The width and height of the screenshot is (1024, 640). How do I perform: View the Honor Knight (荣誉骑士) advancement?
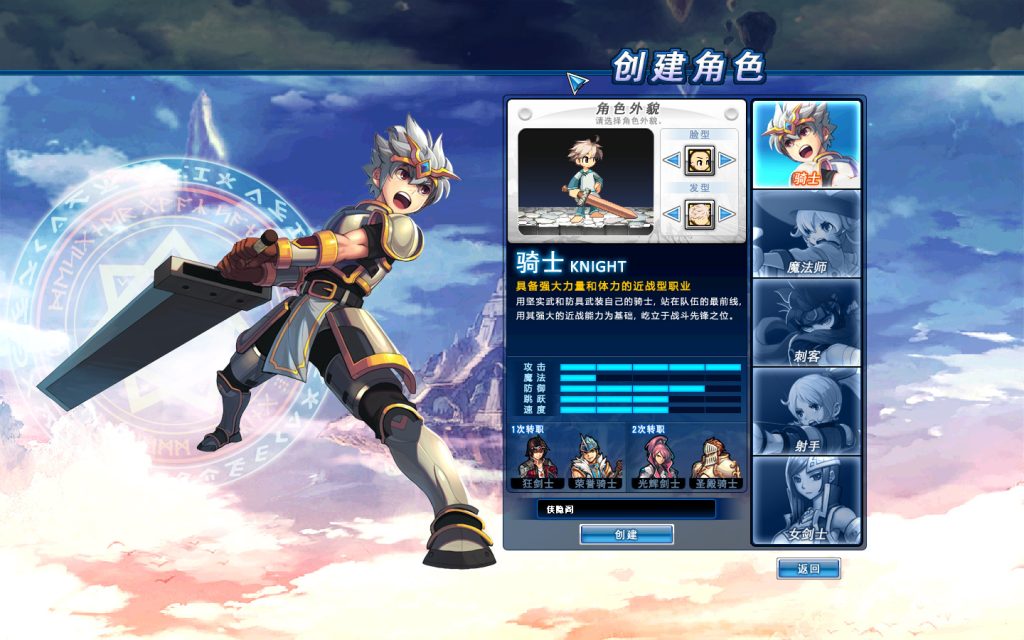tap(595, 462)
